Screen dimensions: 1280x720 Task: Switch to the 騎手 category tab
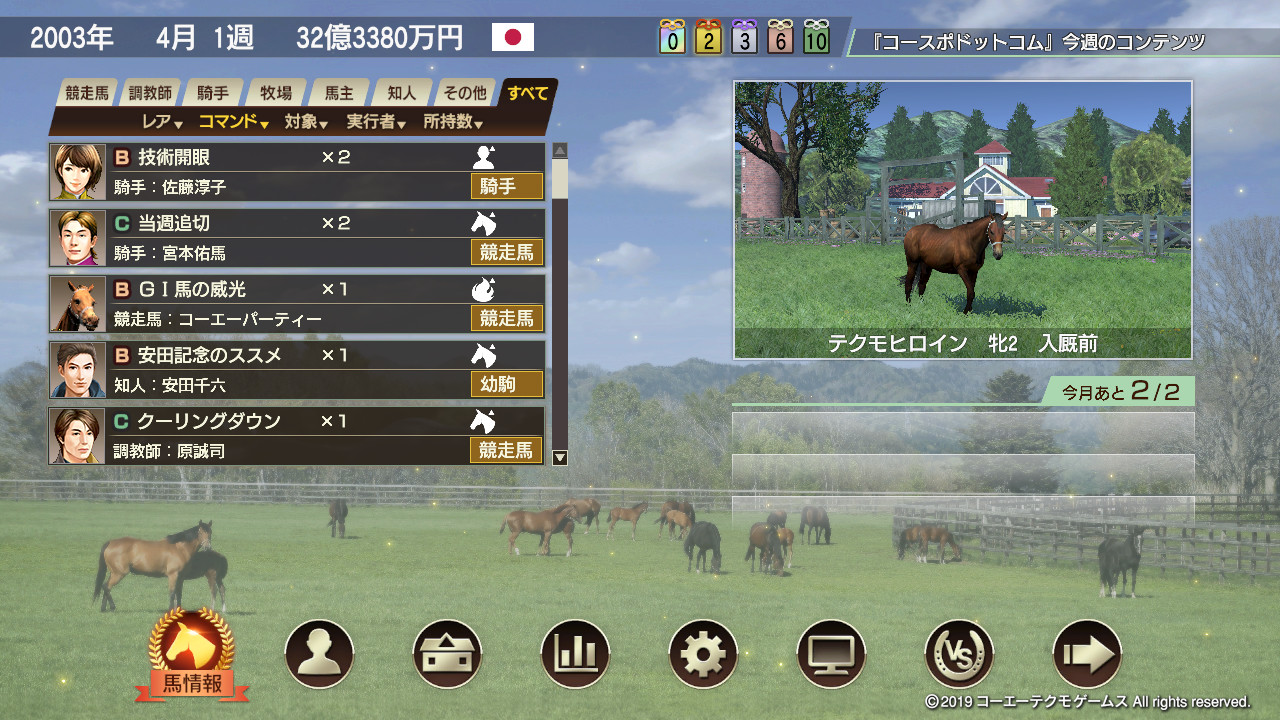click(x=212, y=91)
